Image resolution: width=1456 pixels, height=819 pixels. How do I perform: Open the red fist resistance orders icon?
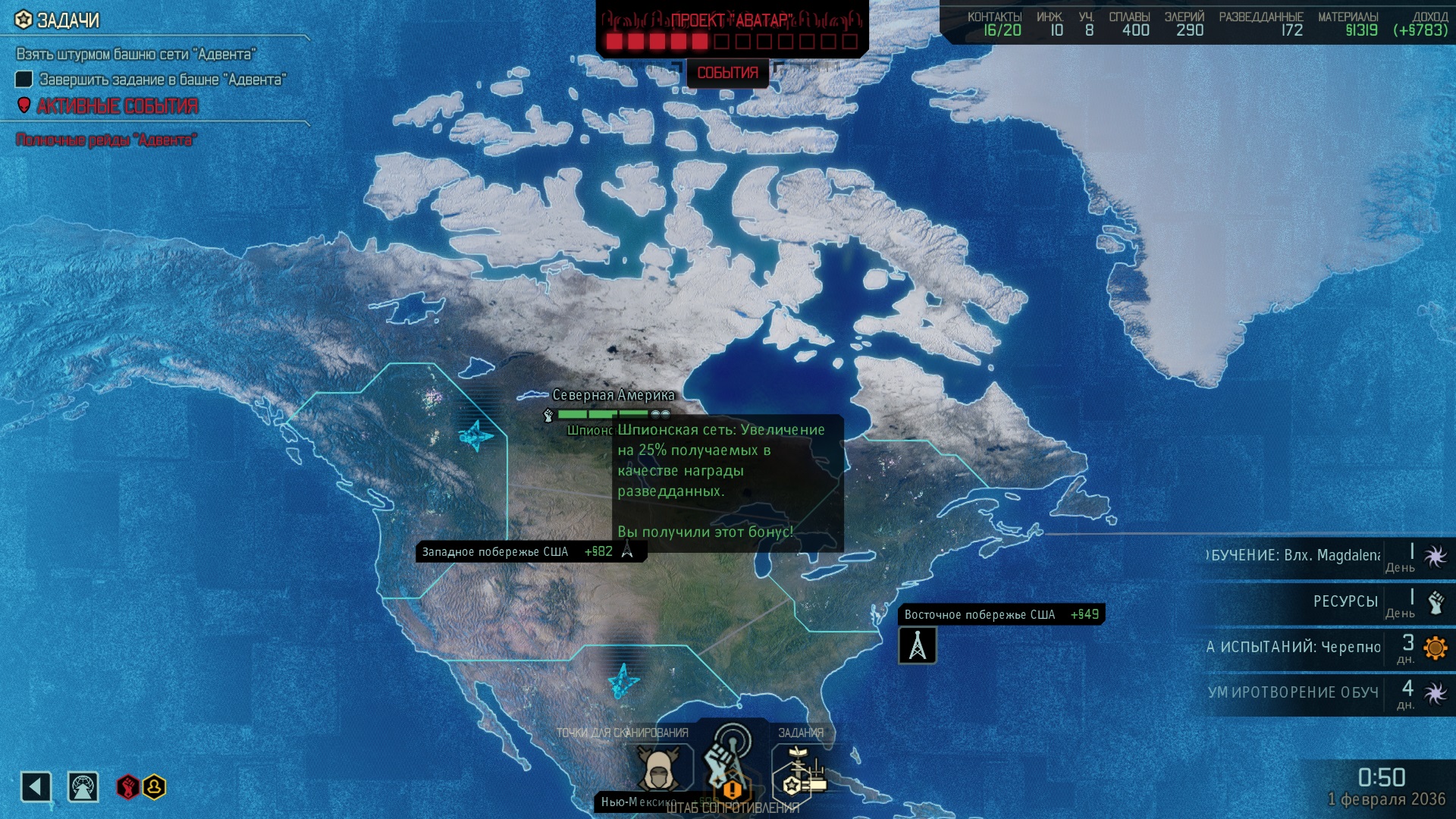pyautogui.click(x=127, y=787)
